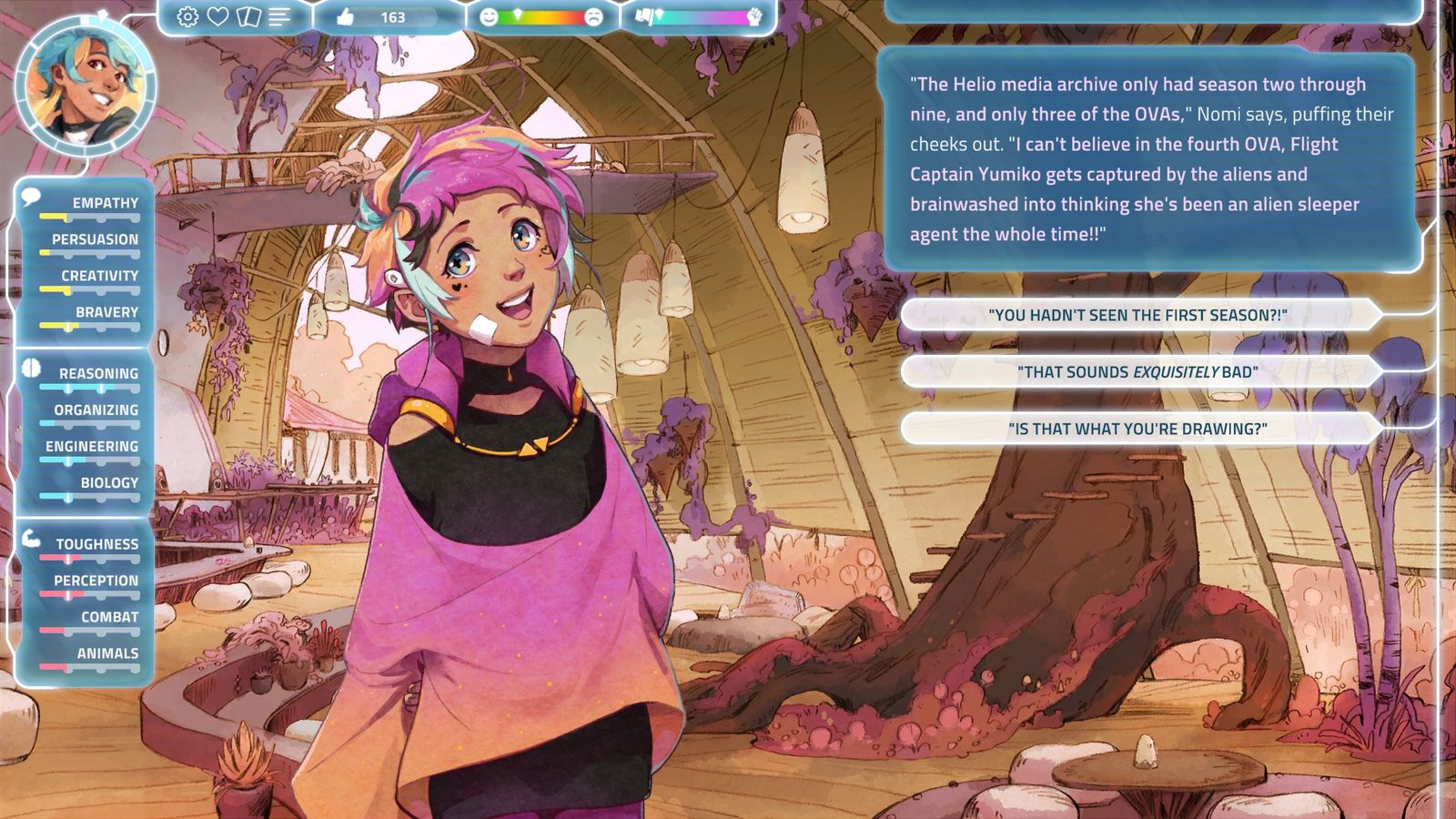This screenshot has height=819, width=1456.
Task: Open the settings gear icon
Action: click(x=187, y=15)
